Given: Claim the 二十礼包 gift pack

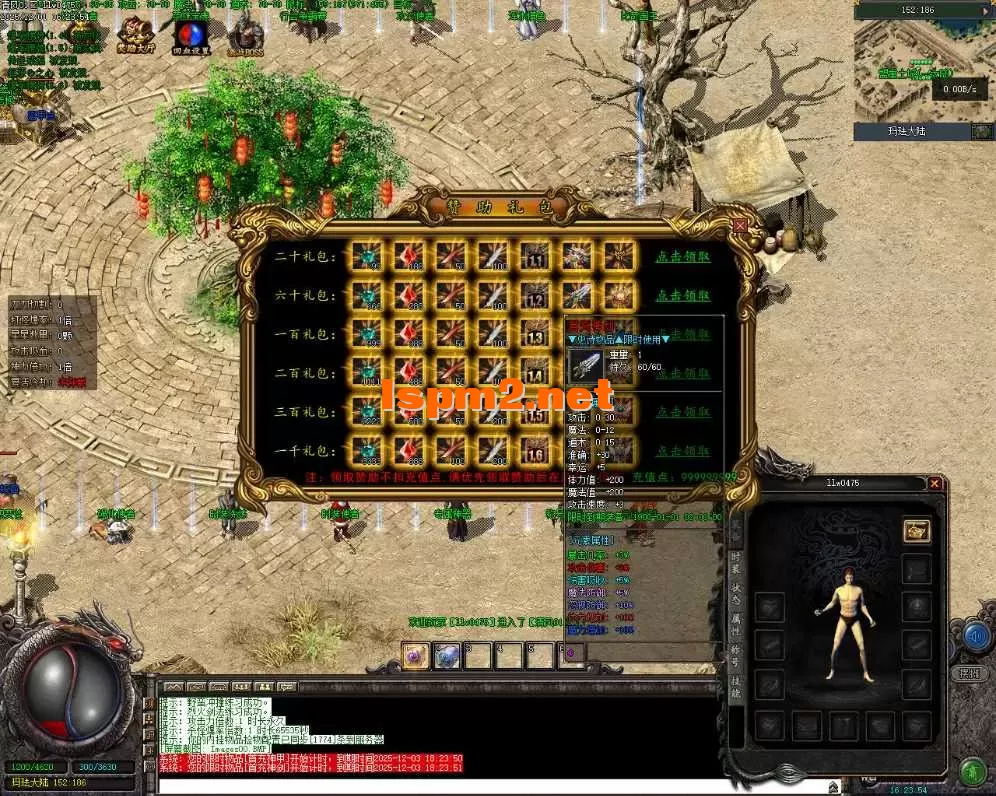Looking at the screenshot, I should click(682, 257).
